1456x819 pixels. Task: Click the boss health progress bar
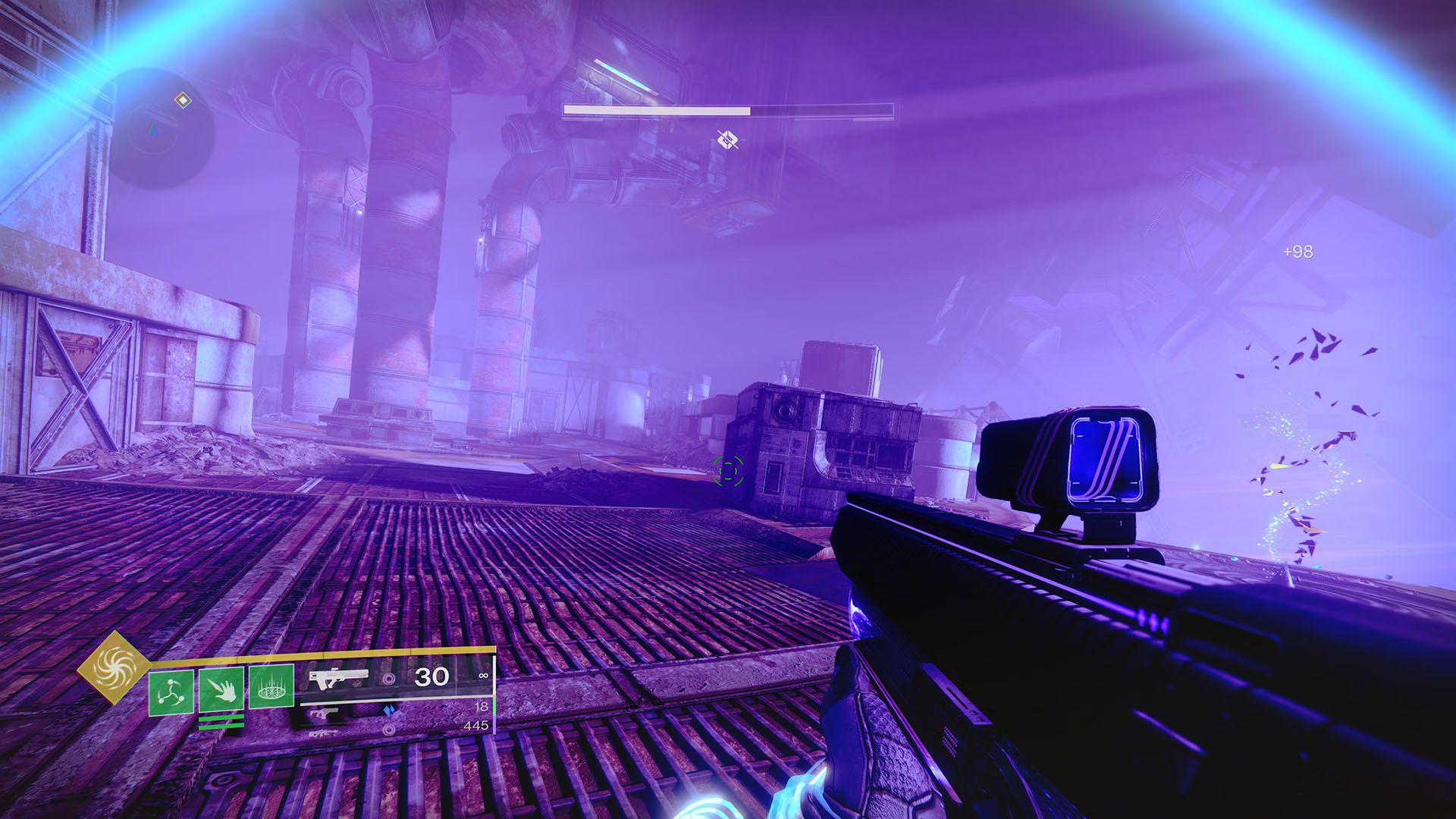click(728, 111)
